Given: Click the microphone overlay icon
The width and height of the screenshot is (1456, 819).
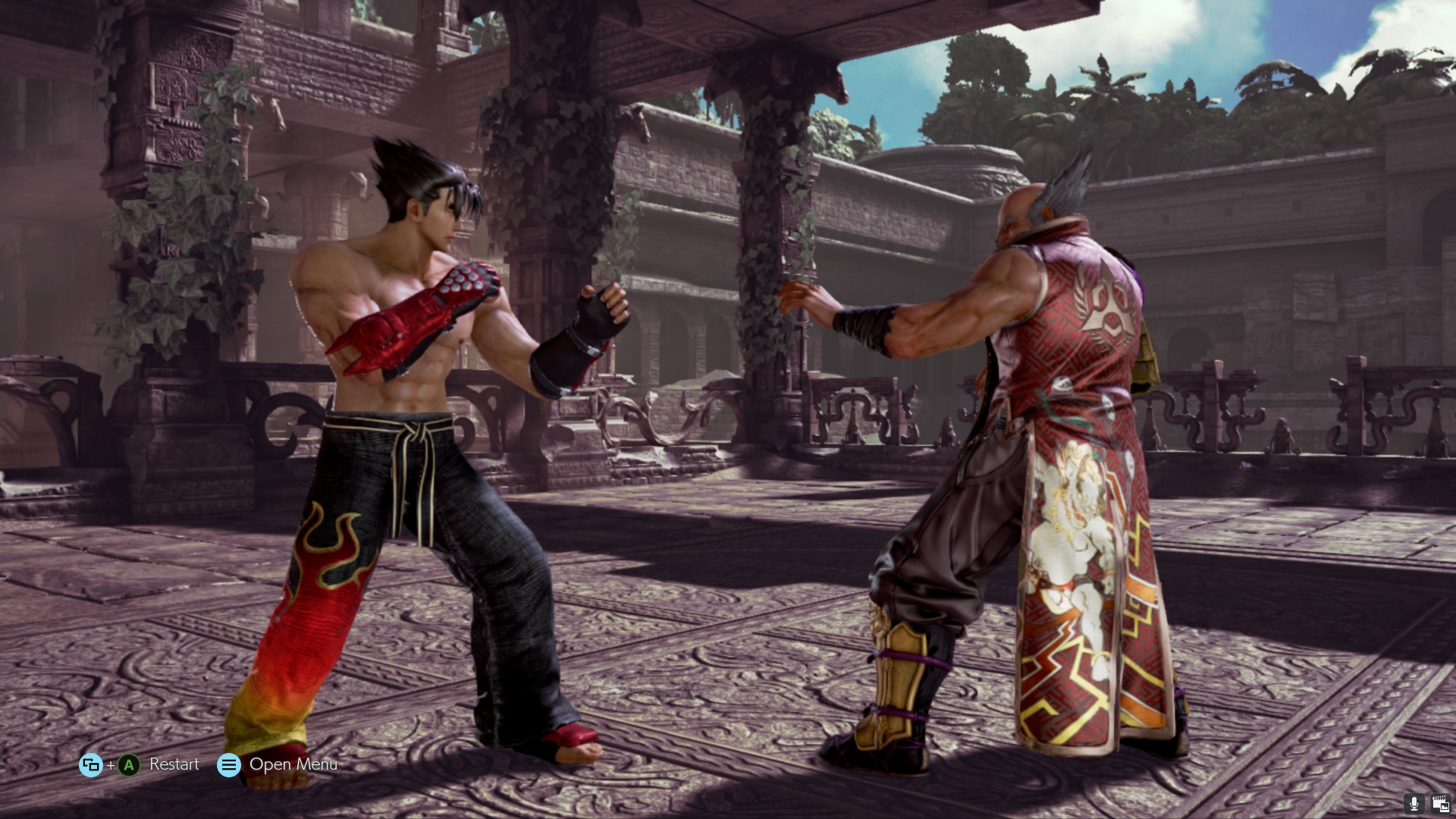Looking at the screenshot, I should click(1414, 804).
